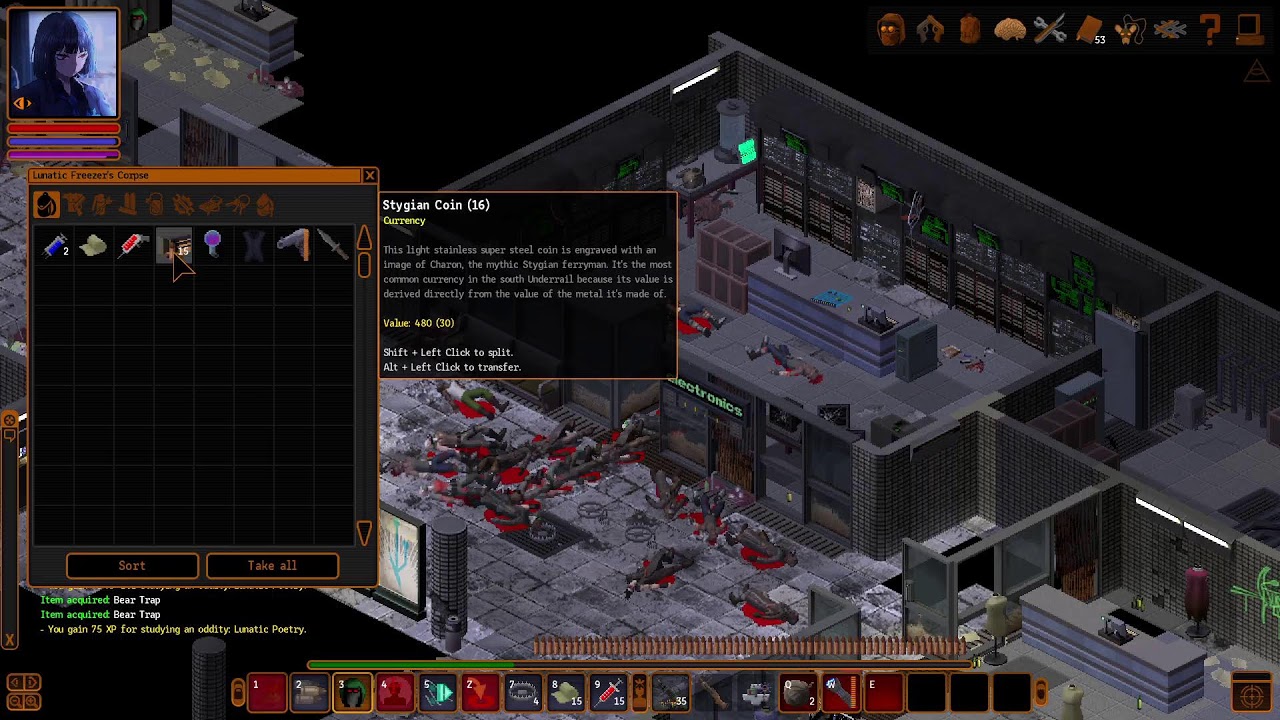Select the red syringe in loot

(134, 245)
